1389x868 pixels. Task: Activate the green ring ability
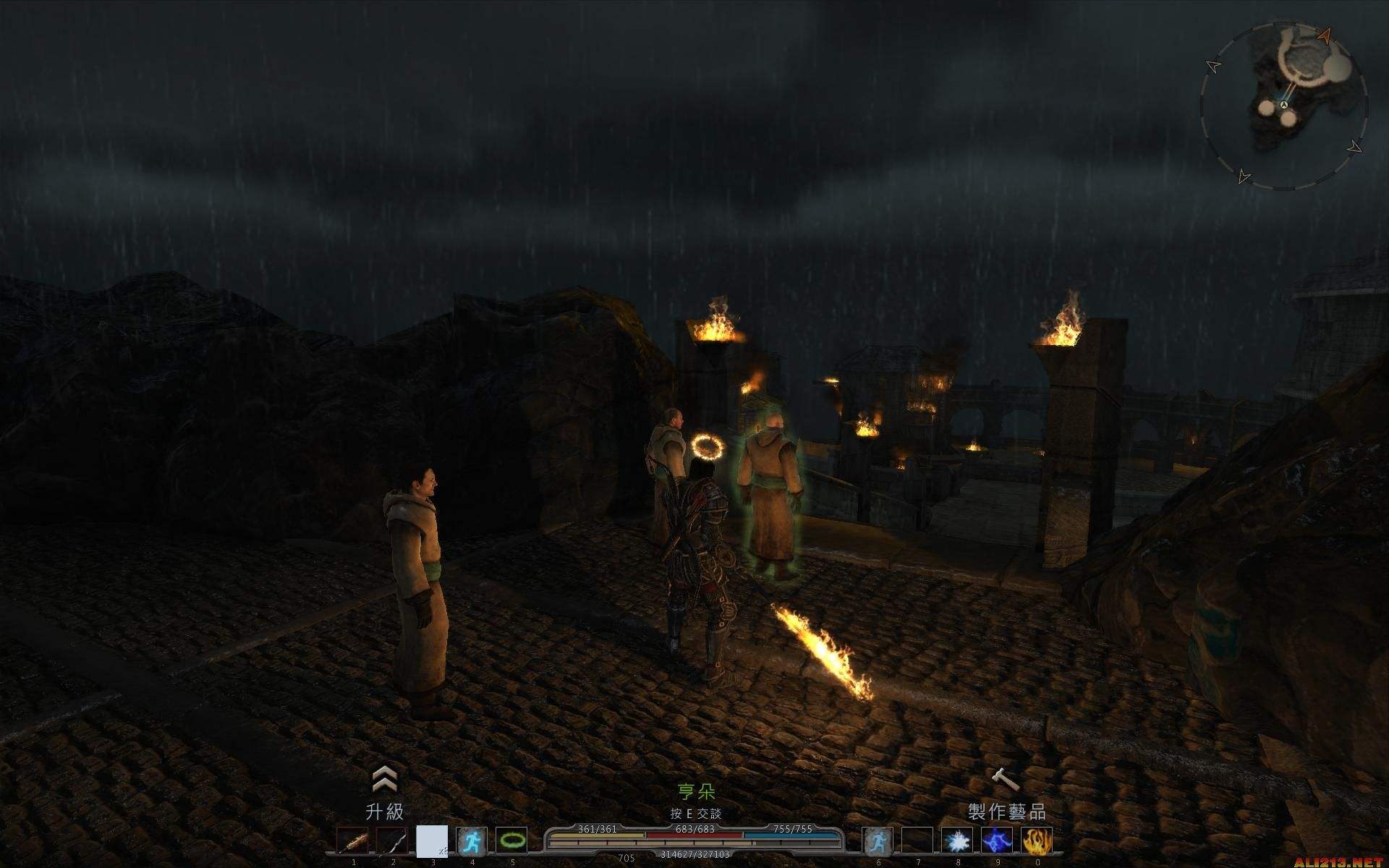(x=511, y=842)
